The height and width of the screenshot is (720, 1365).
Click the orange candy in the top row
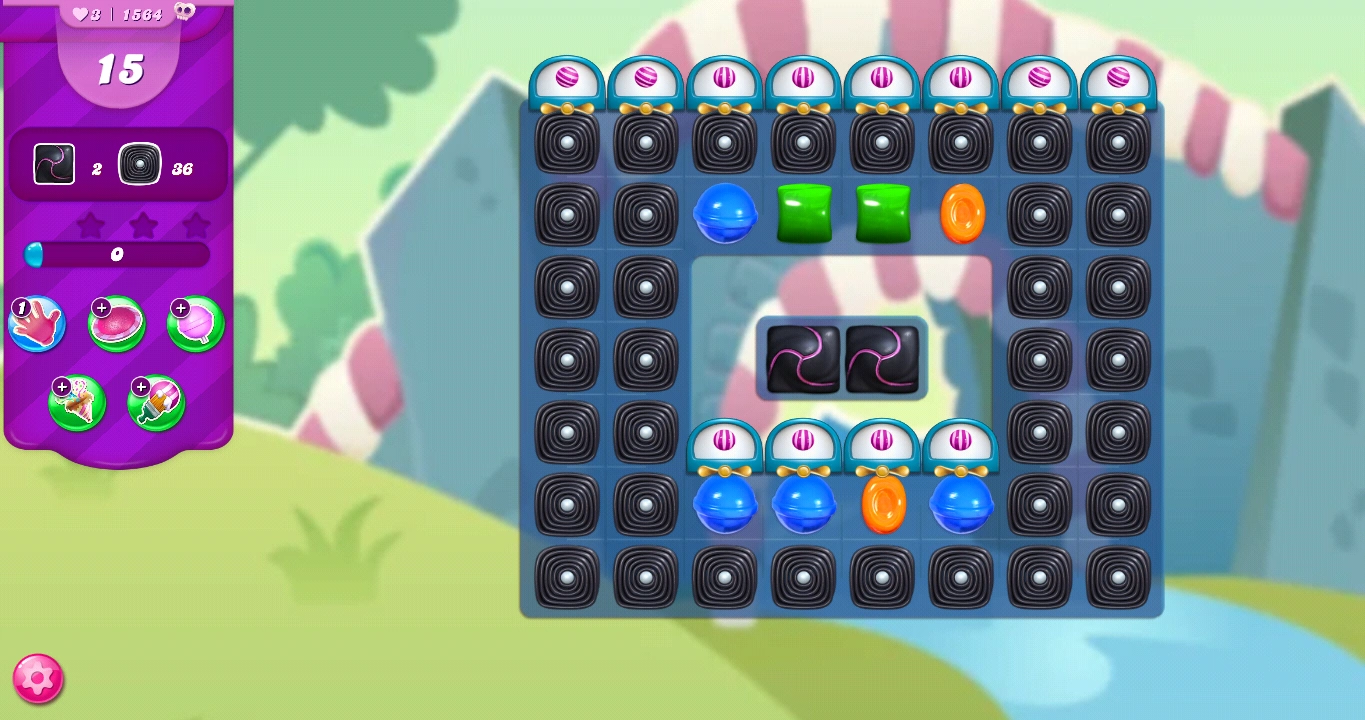[x=962, y=214]
